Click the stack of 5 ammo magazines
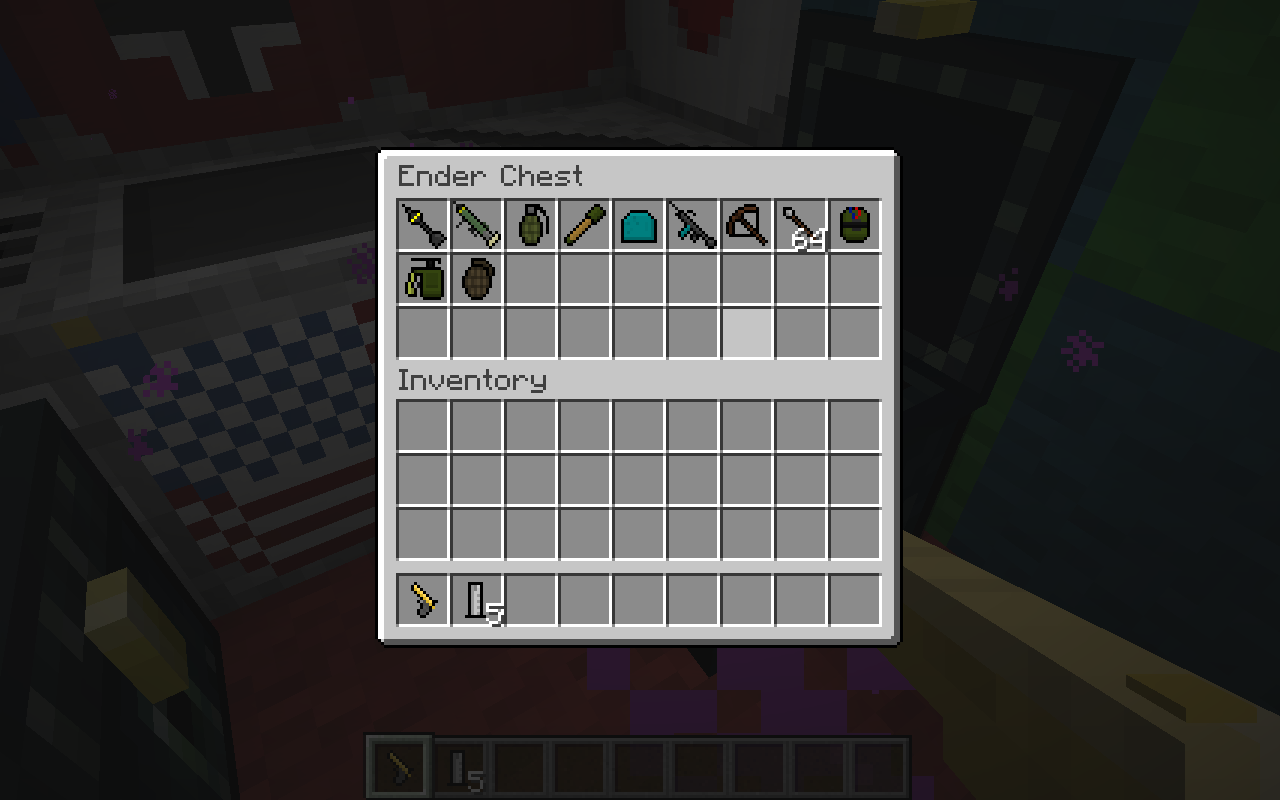The image size is (1280, 800). [477, 601]
